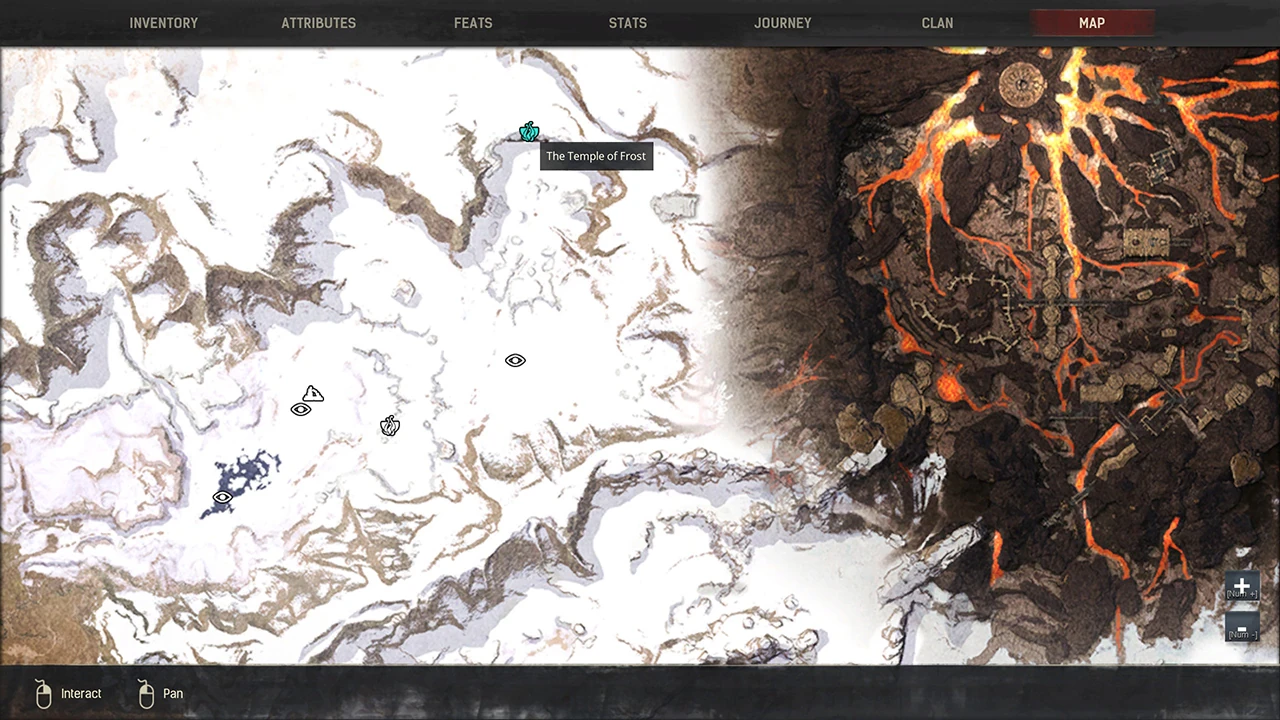Click the flame dungeon marker near map center
The height and width of the screenshot is (720, 1280).
tap(390, 425)
